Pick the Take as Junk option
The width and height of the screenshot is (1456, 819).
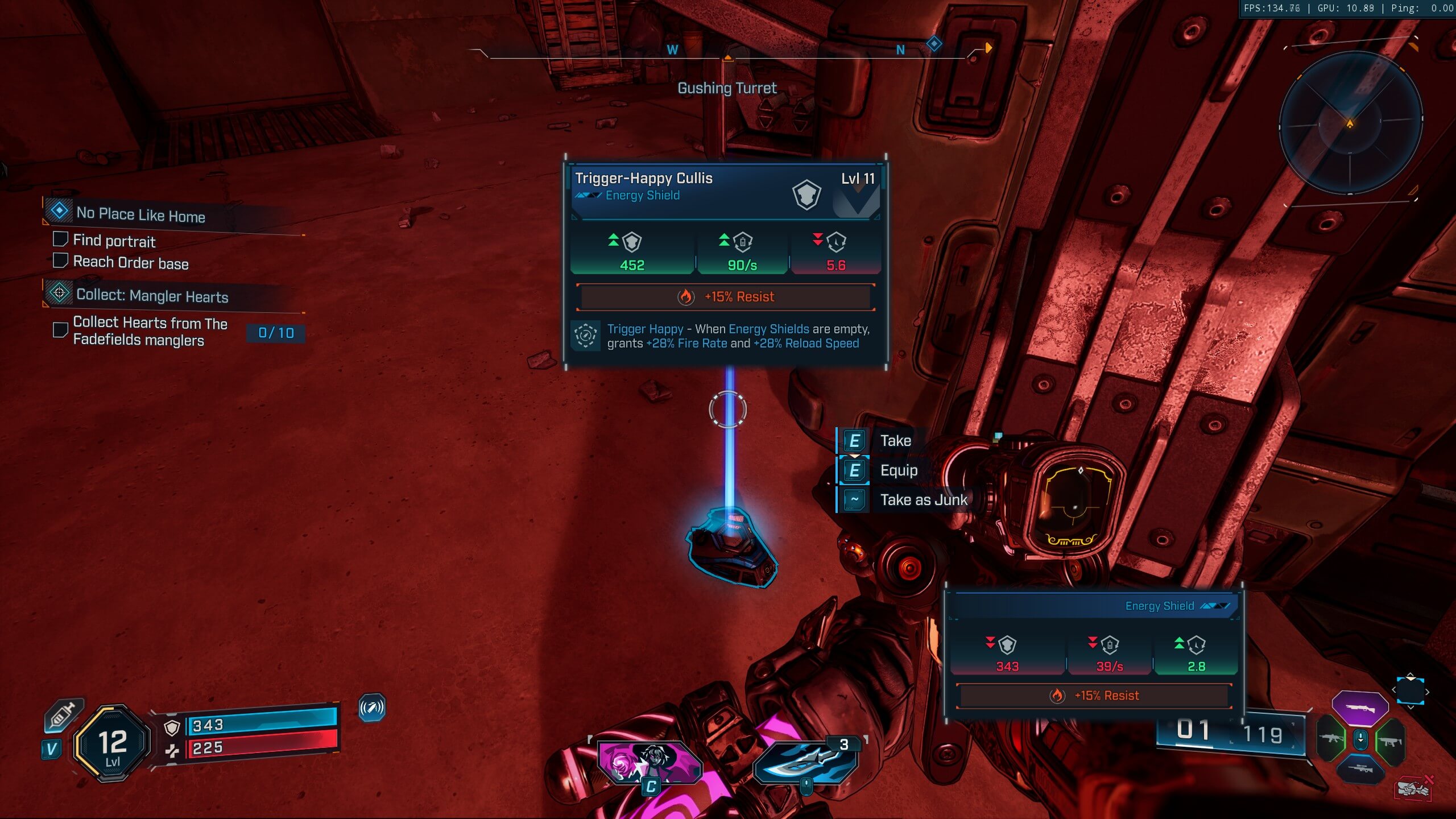[x=923, y=500]
